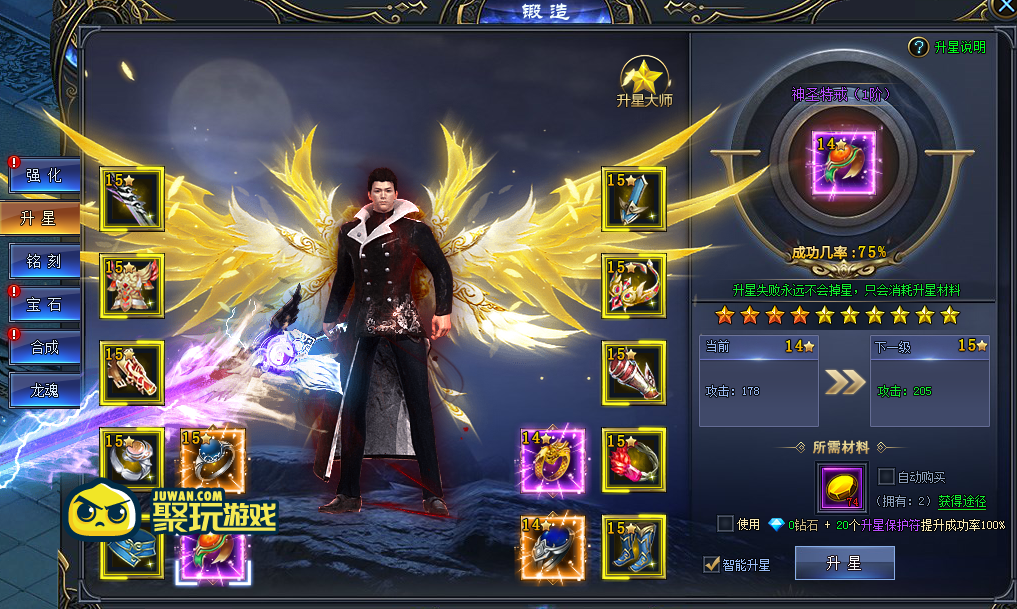The image size is (1017, 609).
Task: Select the red crystal bracelet slot
Action: pos(634,459)
